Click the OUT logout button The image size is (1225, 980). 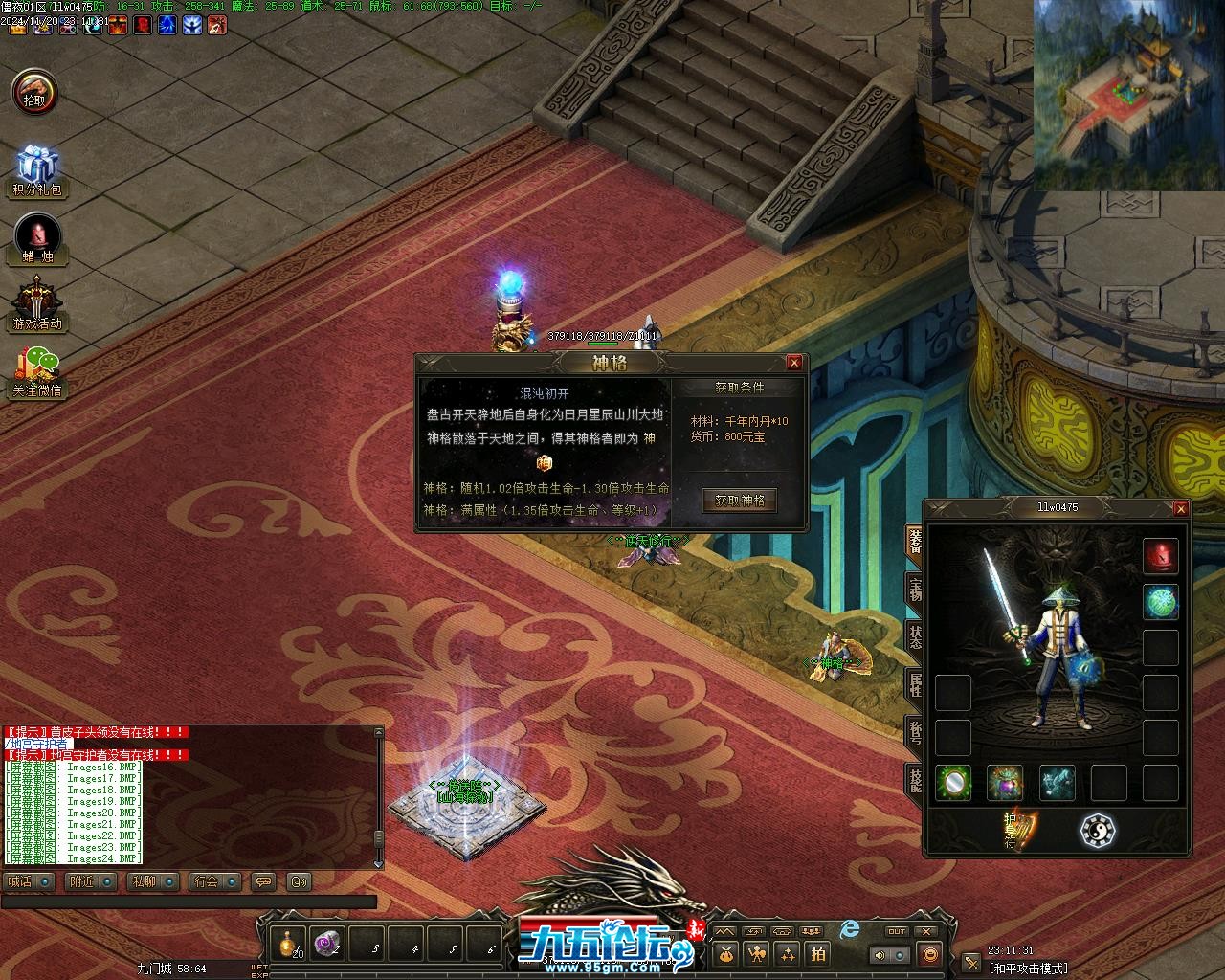tap(897, 931)
